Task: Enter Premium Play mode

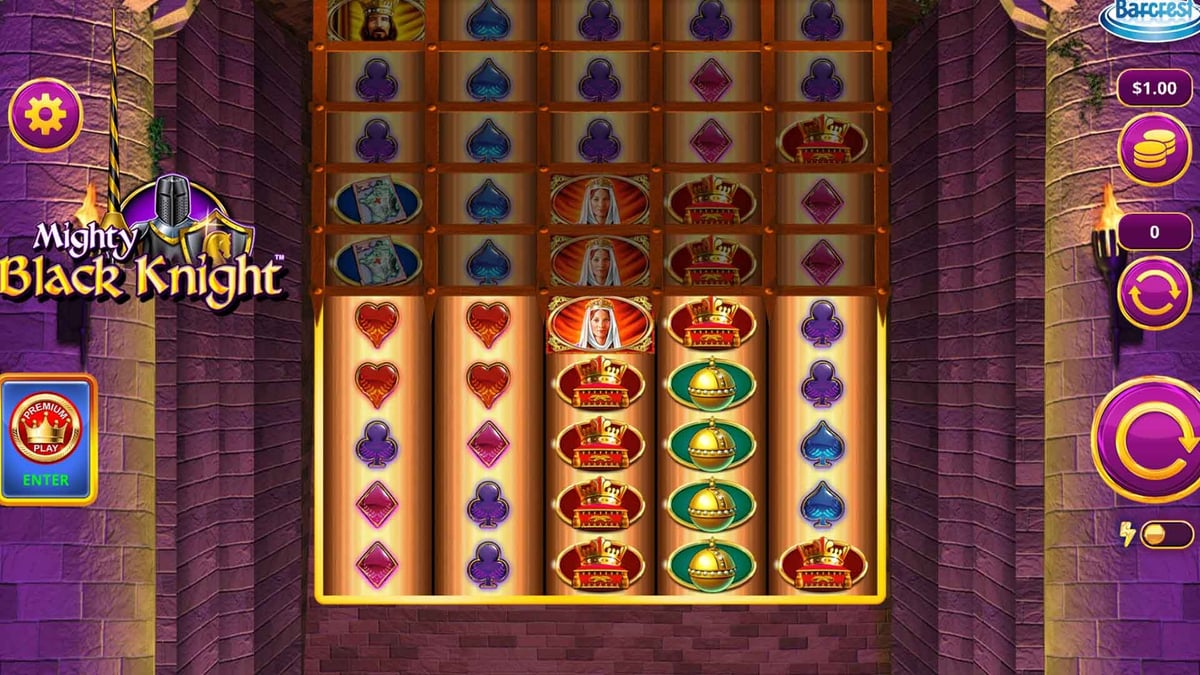Action: (x=47, y=438)
